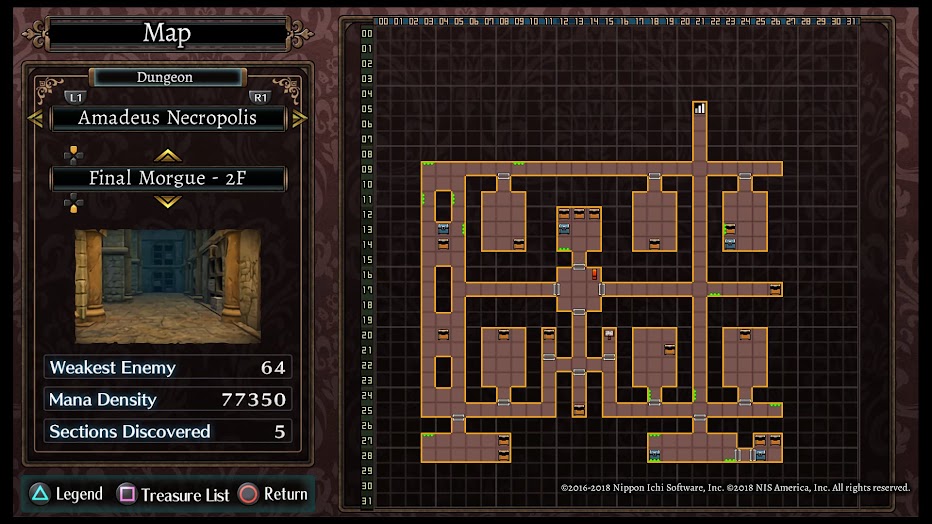
Task: Switch to the previous dungeon with left arrow
Action: pyautogui.click(x=35, y=118)
